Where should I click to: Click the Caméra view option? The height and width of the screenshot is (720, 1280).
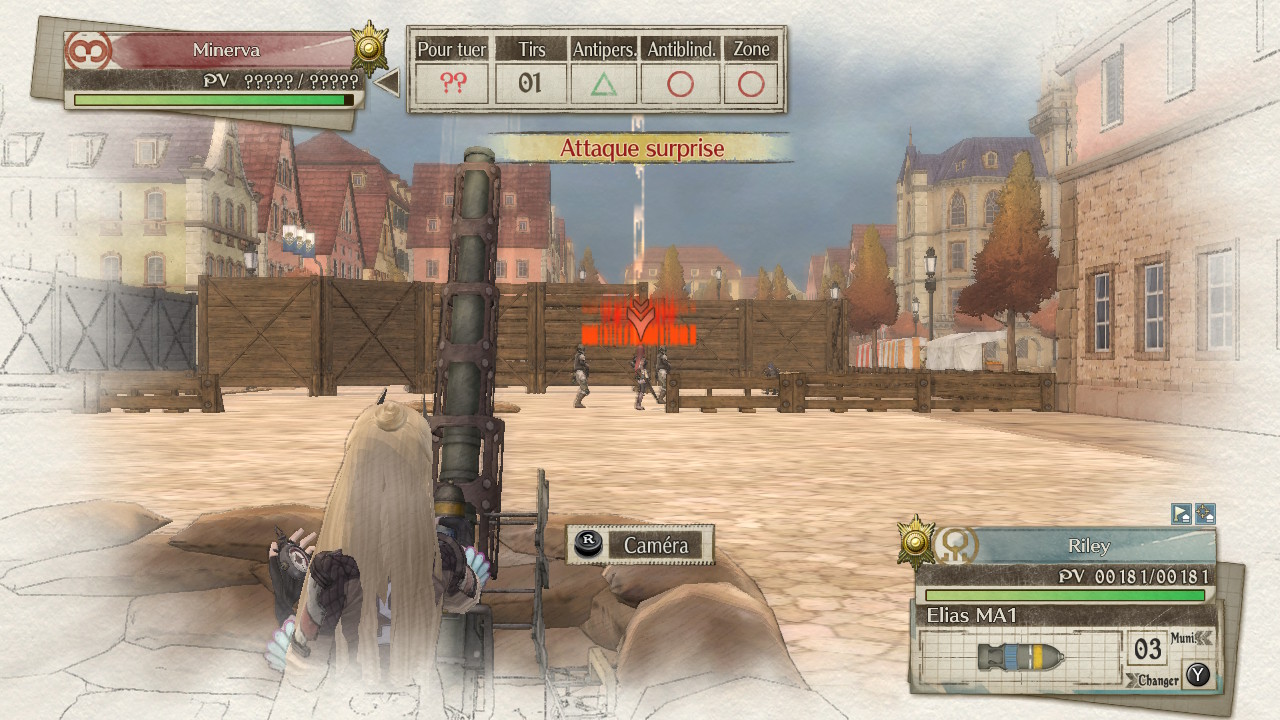coord(640,545)
